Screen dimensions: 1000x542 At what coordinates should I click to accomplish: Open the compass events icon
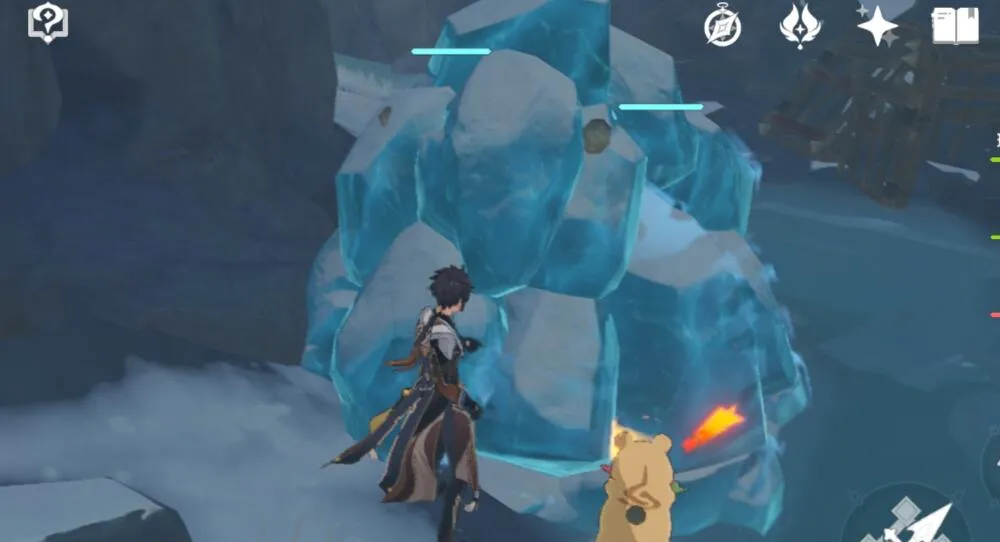pos(722,27)
